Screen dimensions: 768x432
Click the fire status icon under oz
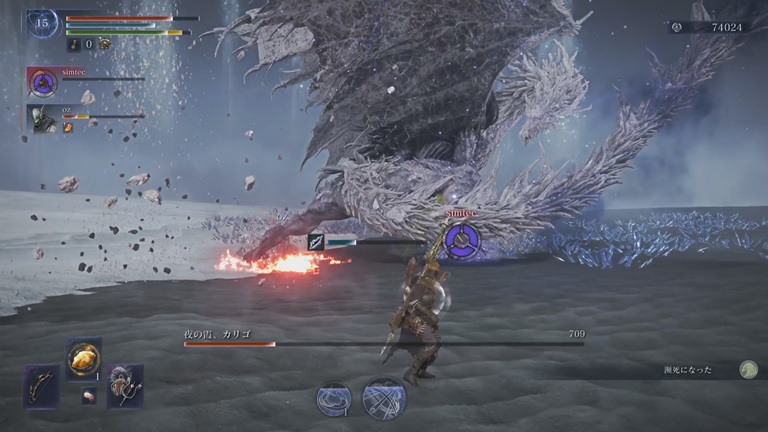[68, 128]
